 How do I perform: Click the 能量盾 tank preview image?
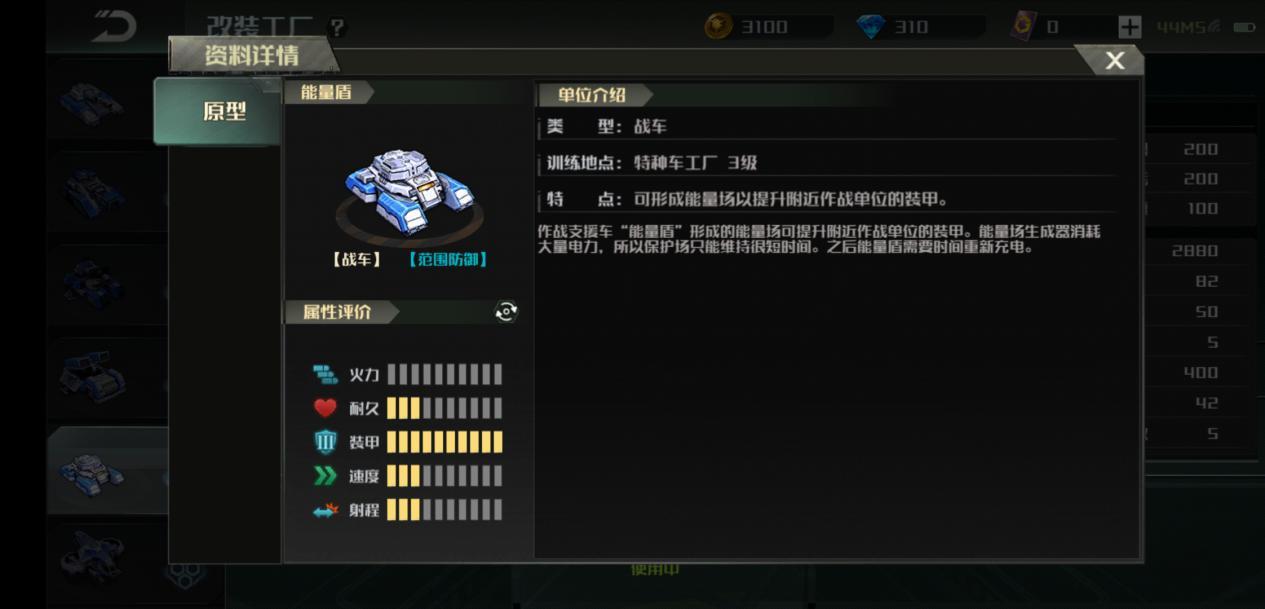tap(409, 195)
